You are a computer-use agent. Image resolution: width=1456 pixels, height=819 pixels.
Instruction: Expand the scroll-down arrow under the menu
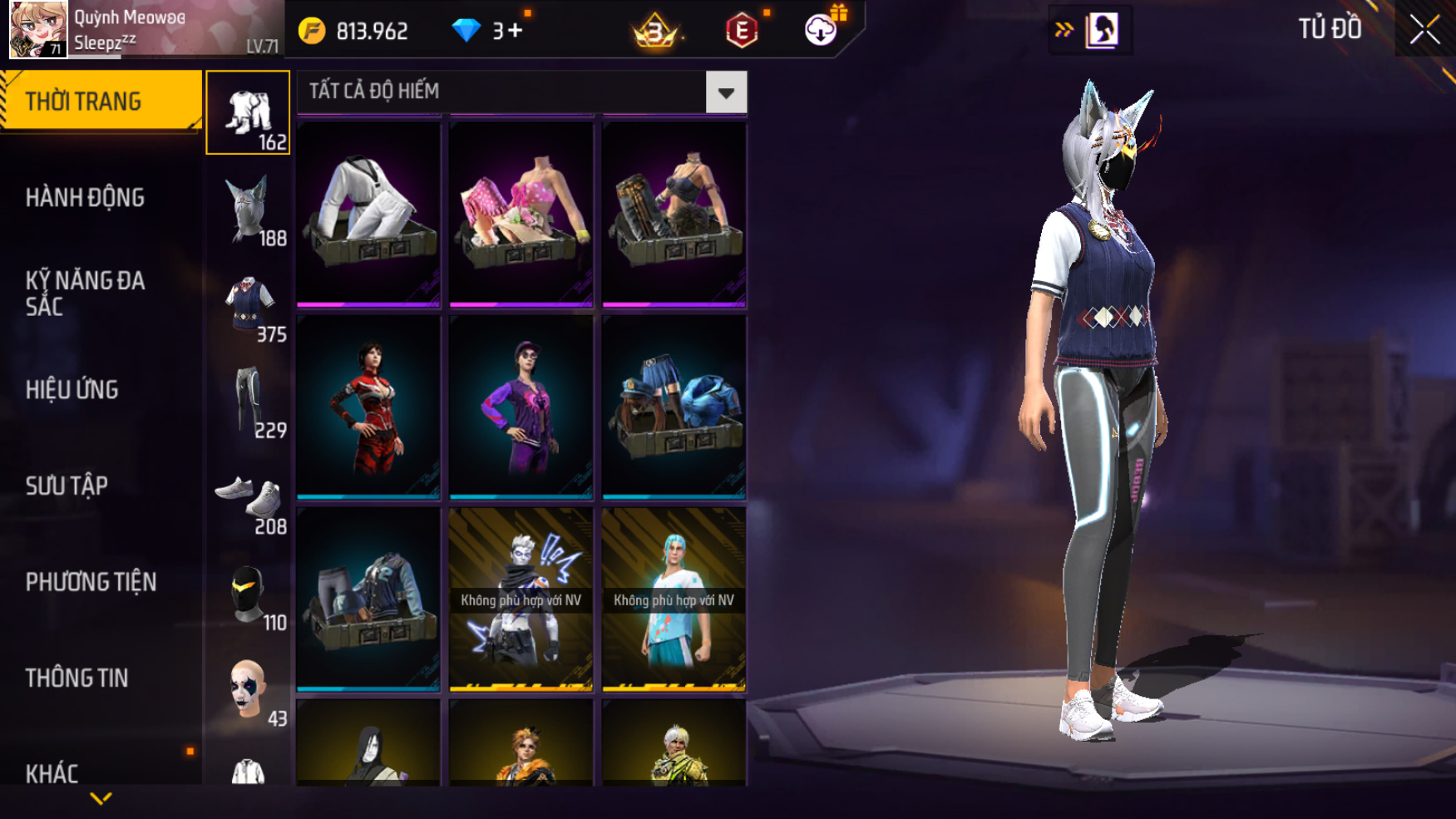point(101,799)
